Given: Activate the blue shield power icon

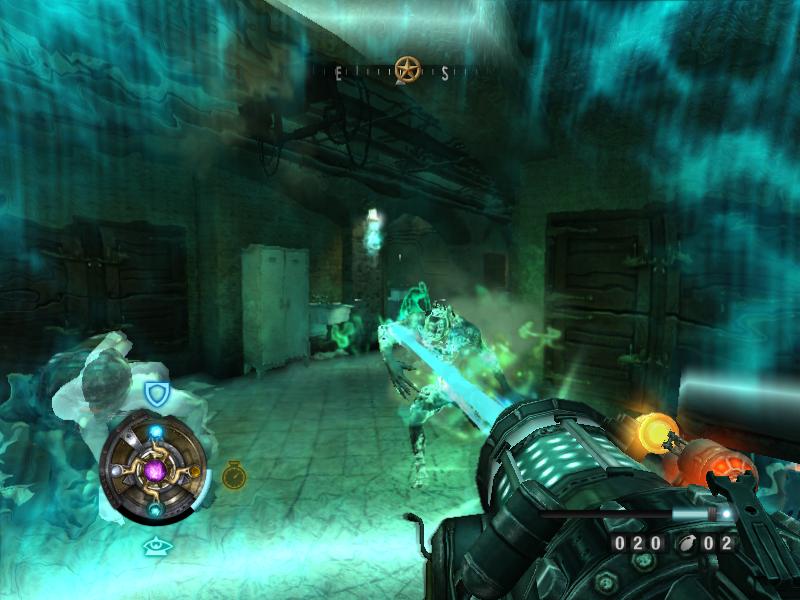Looking at the screenshot, I should (x=156, y=393).
